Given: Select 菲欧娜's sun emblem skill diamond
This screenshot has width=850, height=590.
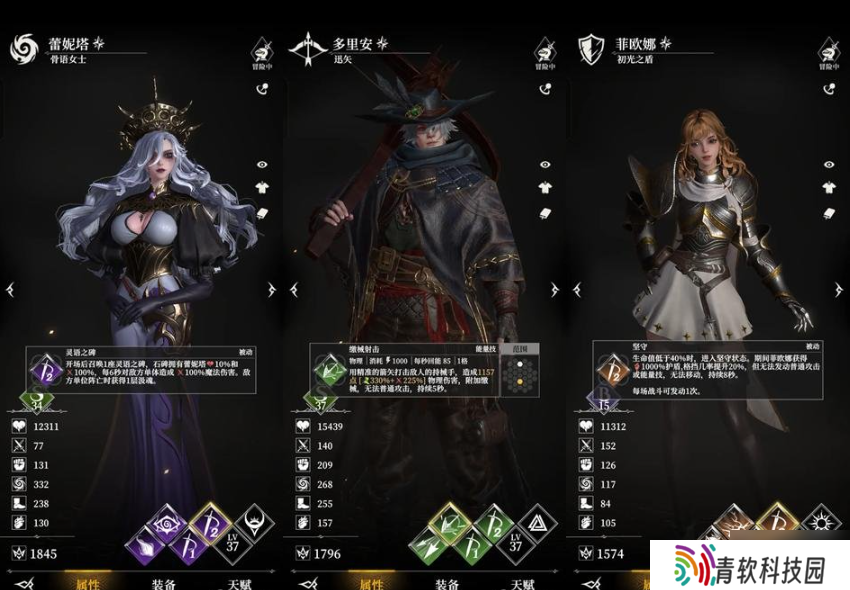Looking at the screenshot, I should 821,523.
